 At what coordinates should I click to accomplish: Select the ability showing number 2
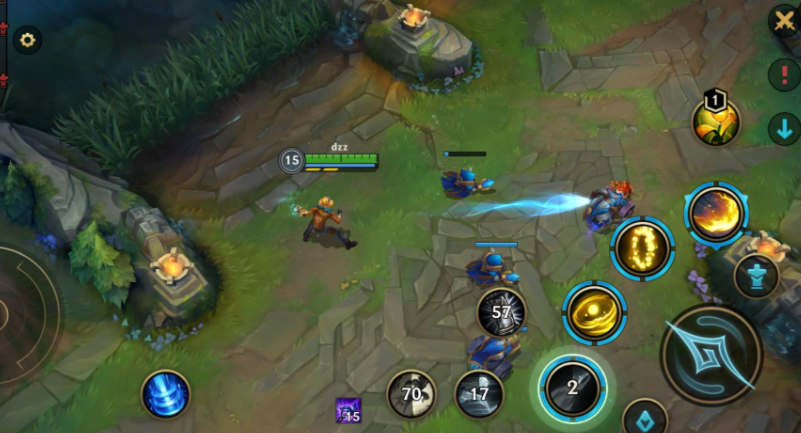[x=571, y=387]
